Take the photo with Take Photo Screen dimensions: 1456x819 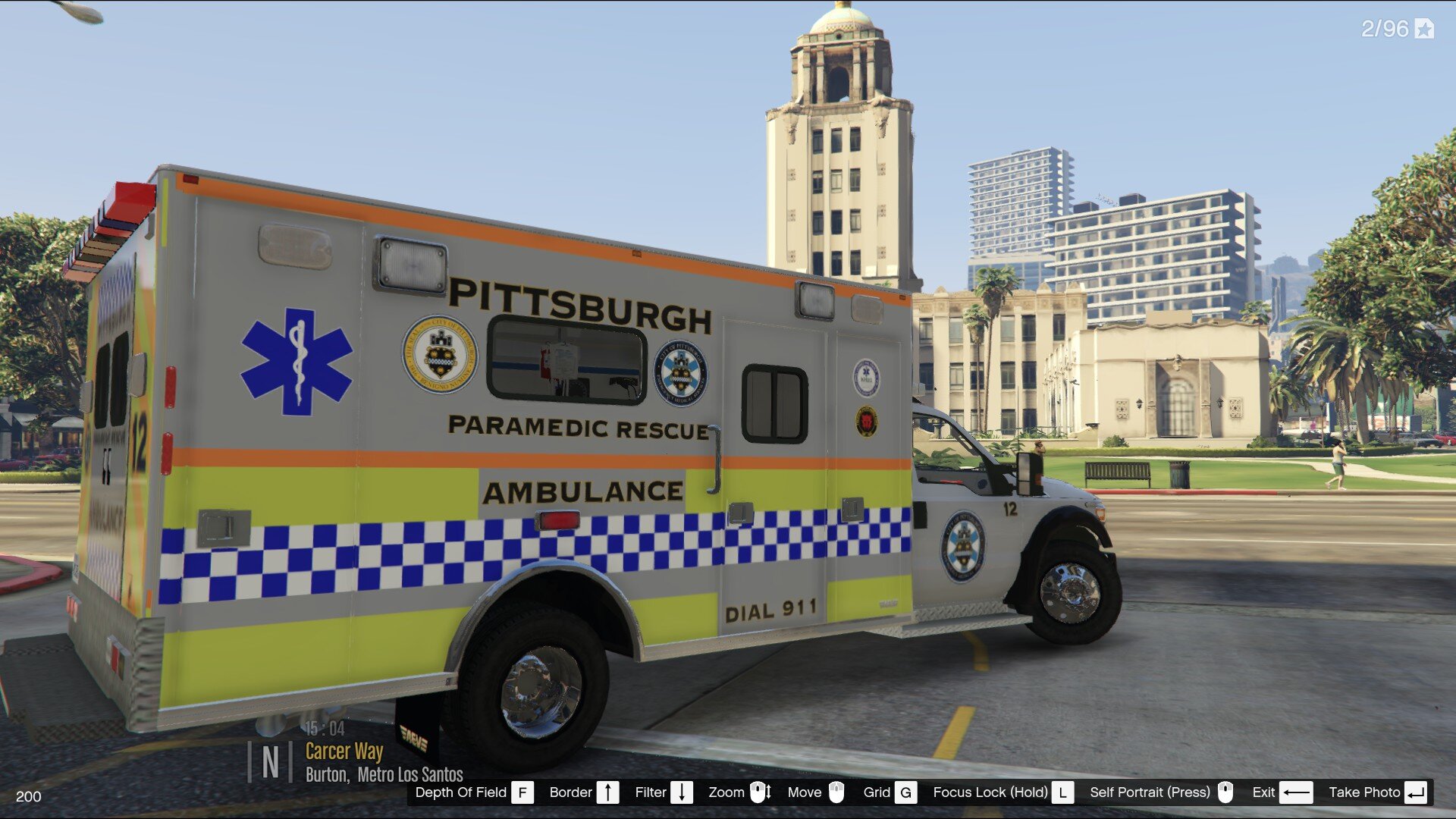tap(1376, 792)
